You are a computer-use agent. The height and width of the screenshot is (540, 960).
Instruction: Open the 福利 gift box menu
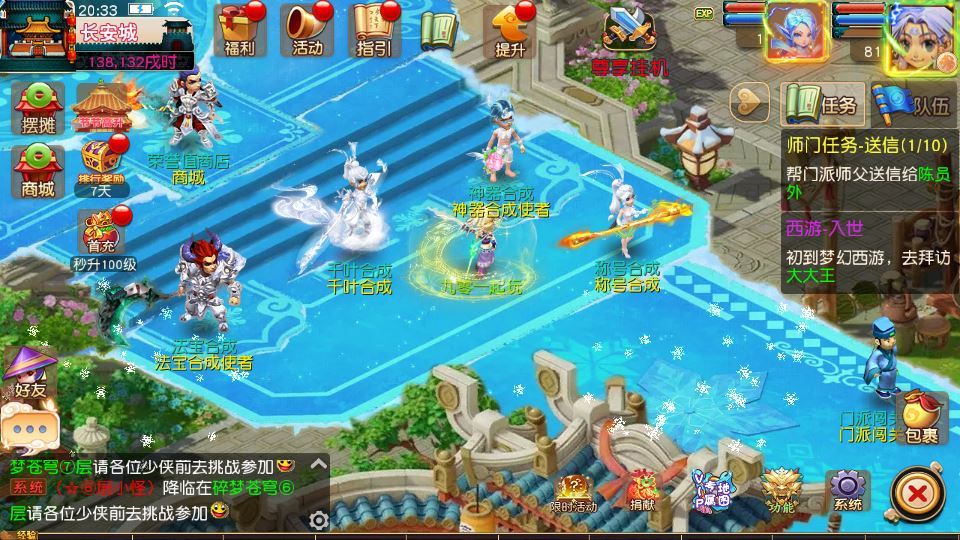pos(240,30)
